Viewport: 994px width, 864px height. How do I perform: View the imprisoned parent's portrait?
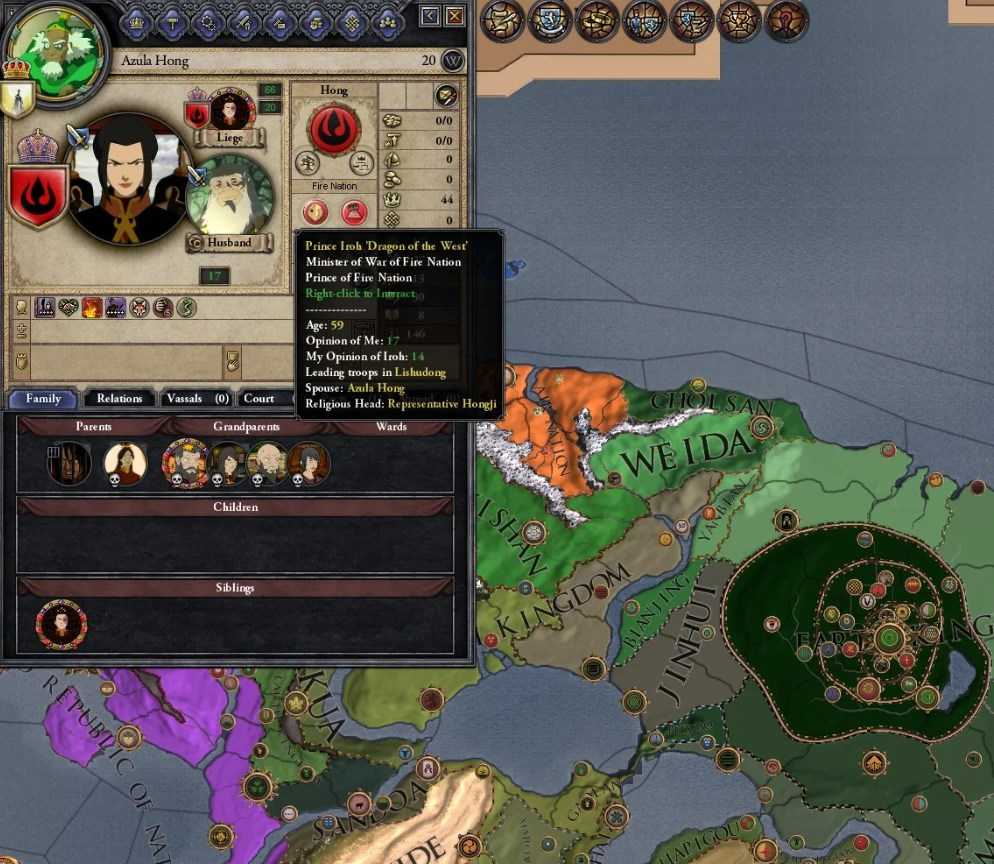coord(70,463)
